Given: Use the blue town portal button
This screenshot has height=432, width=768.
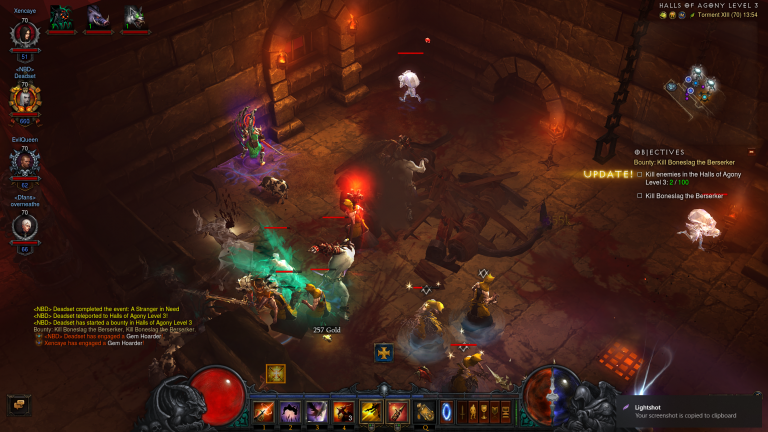Looking at the screenshot, I should (x=447, y=410).
